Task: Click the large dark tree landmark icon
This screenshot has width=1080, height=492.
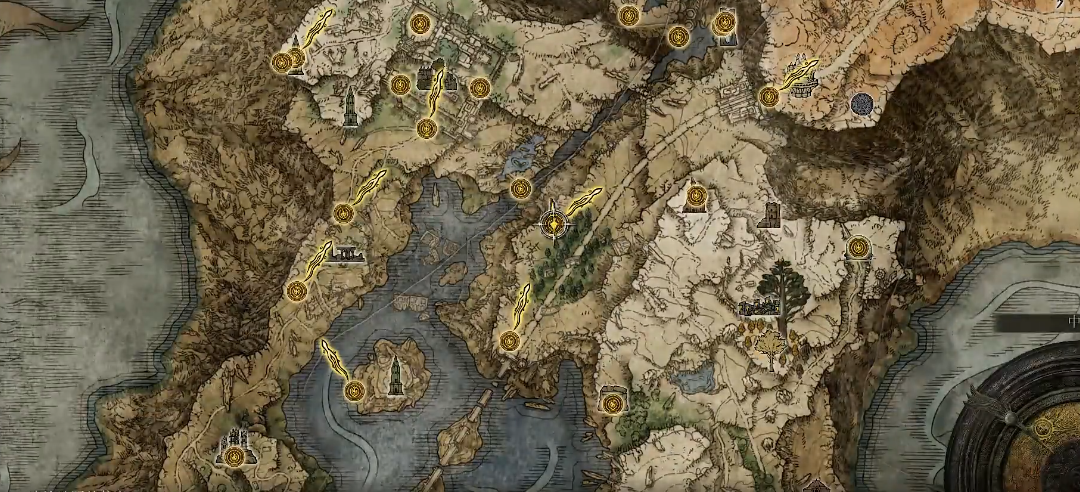Action: 786,284
